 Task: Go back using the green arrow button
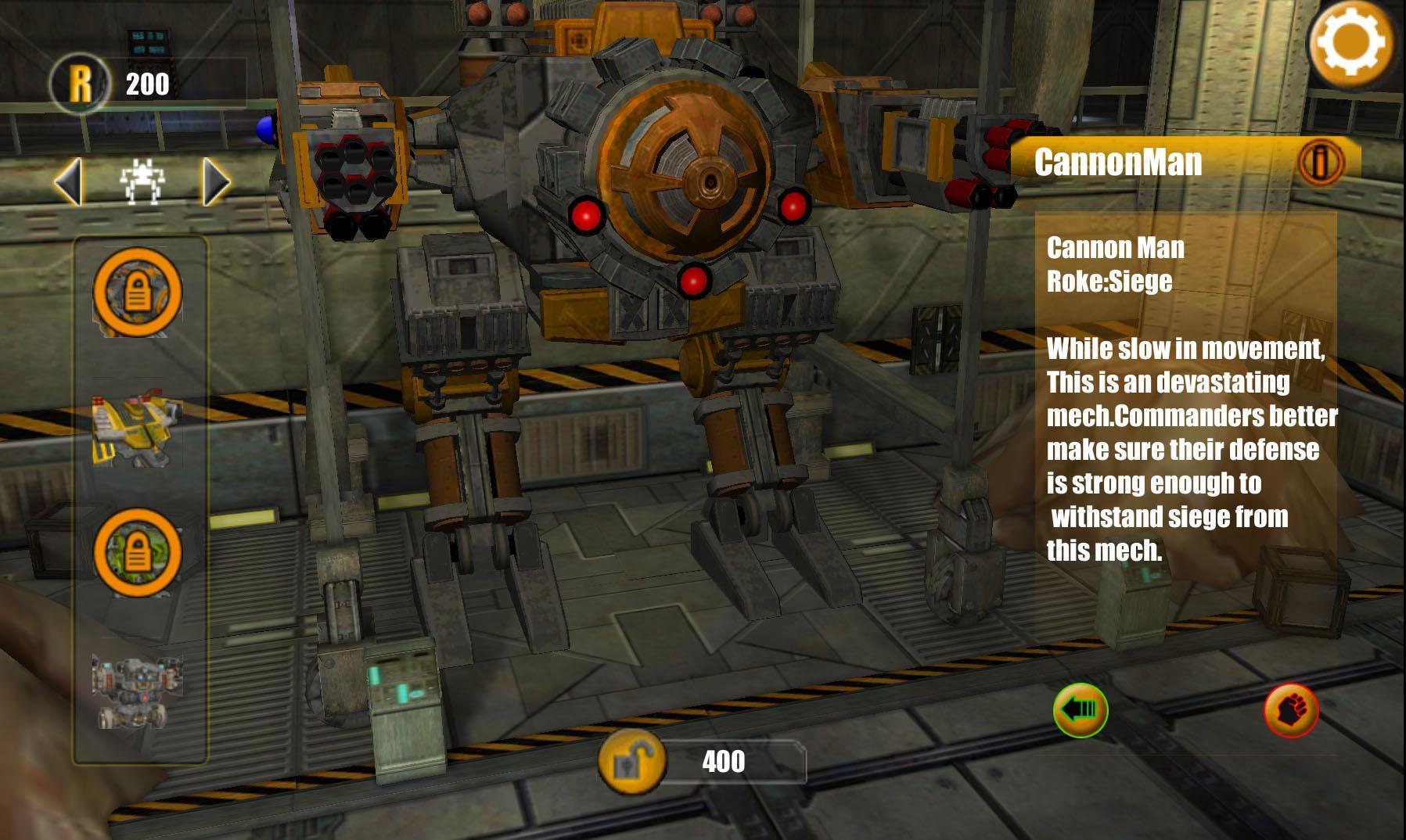(x=1080, y=710)
